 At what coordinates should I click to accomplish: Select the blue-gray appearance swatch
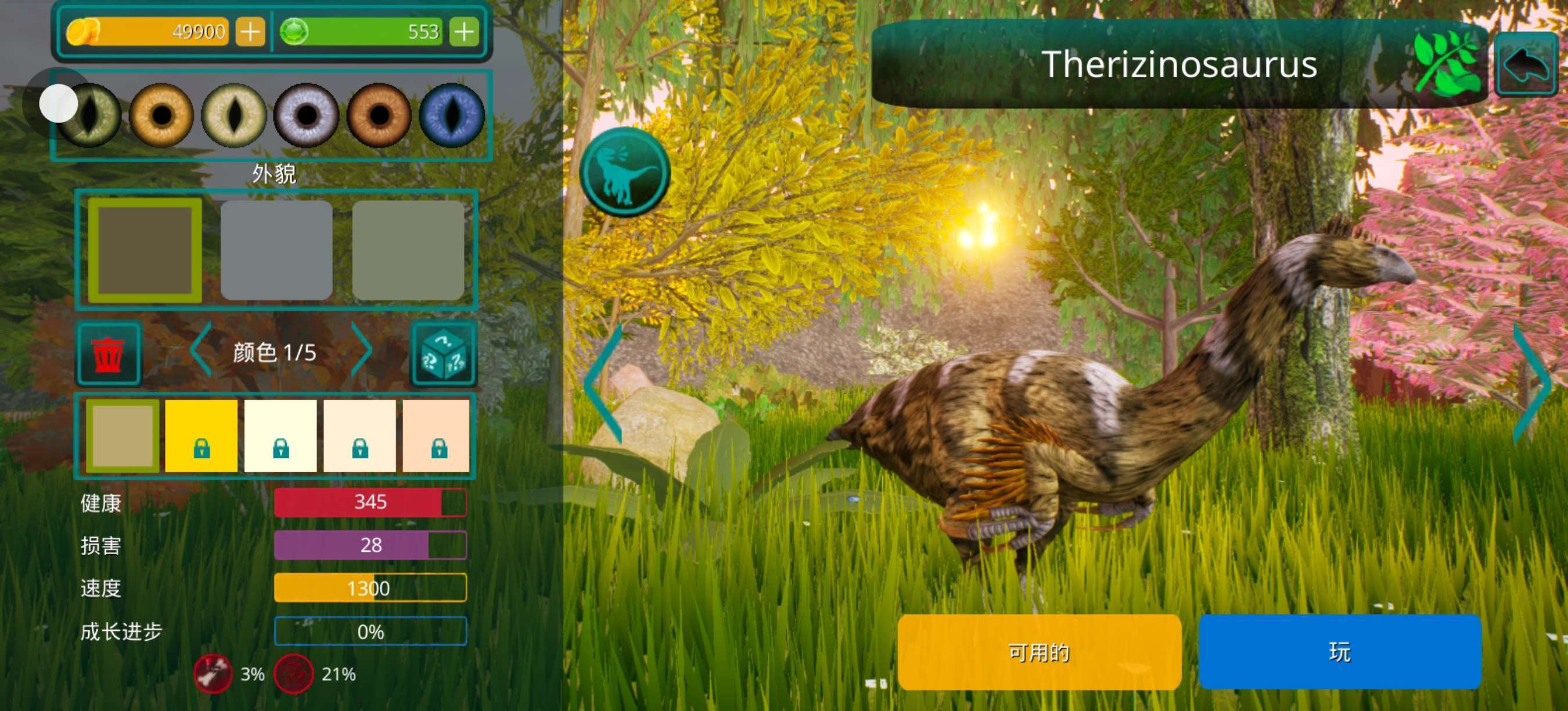coord(276,250)
